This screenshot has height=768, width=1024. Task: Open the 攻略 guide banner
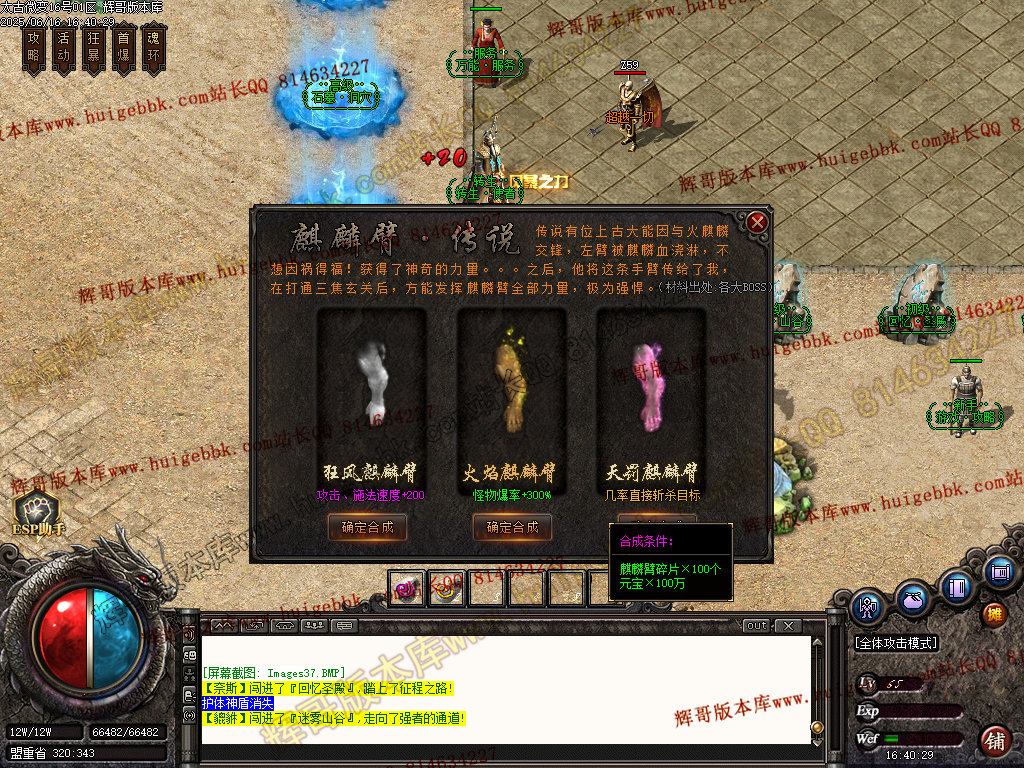pos(34,48)
